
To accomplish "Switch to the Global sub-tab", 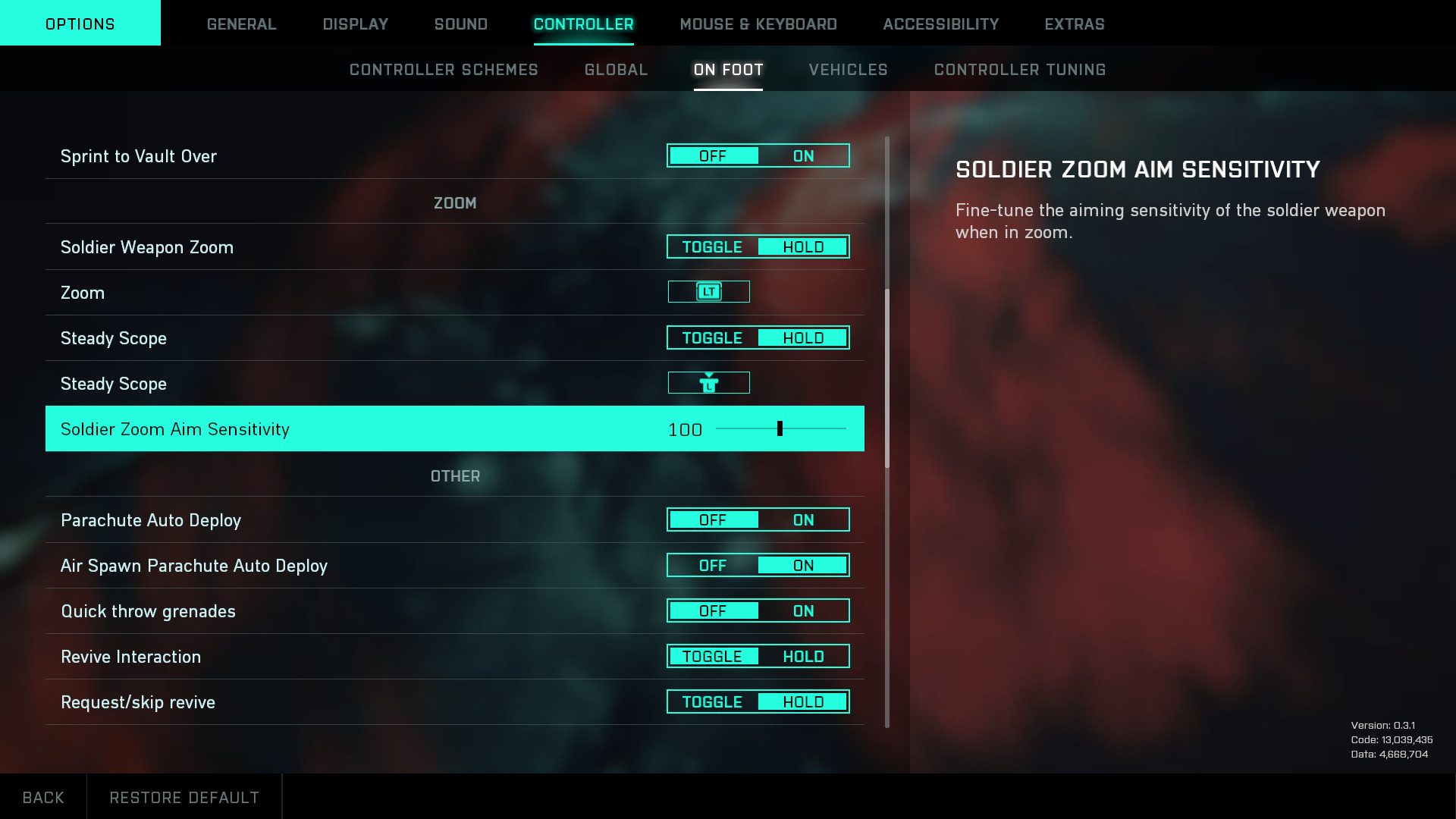I will (x=616, y=70).
